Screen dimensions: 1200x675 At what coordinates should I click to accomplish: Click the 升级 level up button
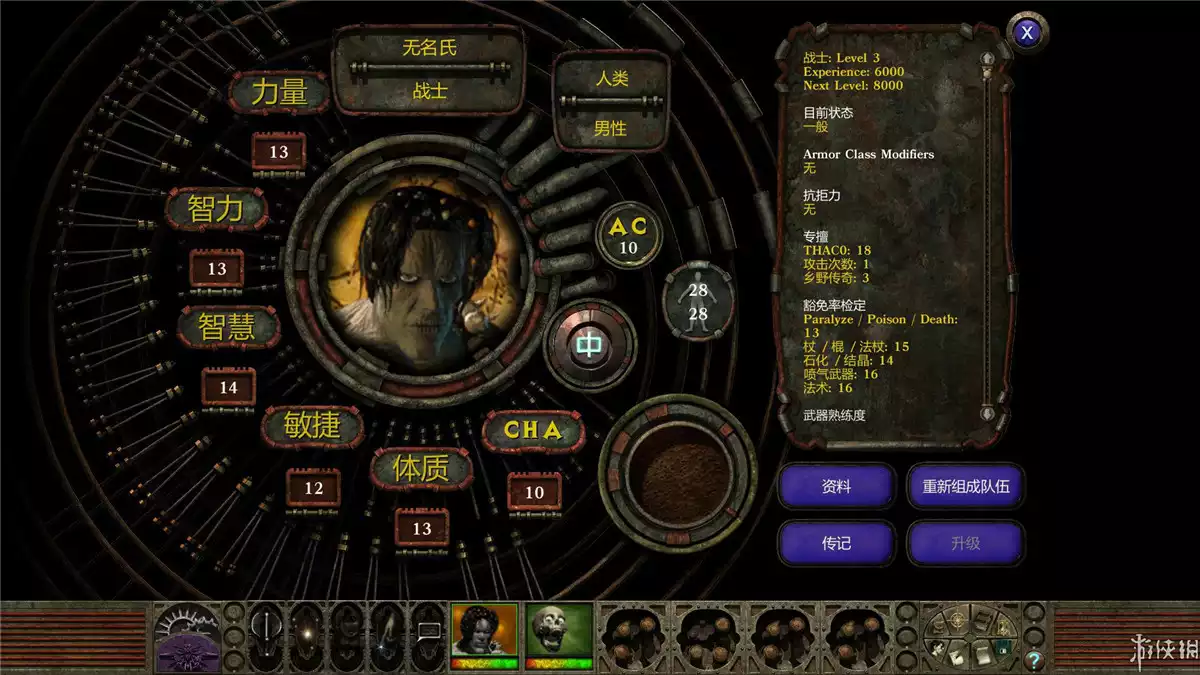click(x=965, y=543)
